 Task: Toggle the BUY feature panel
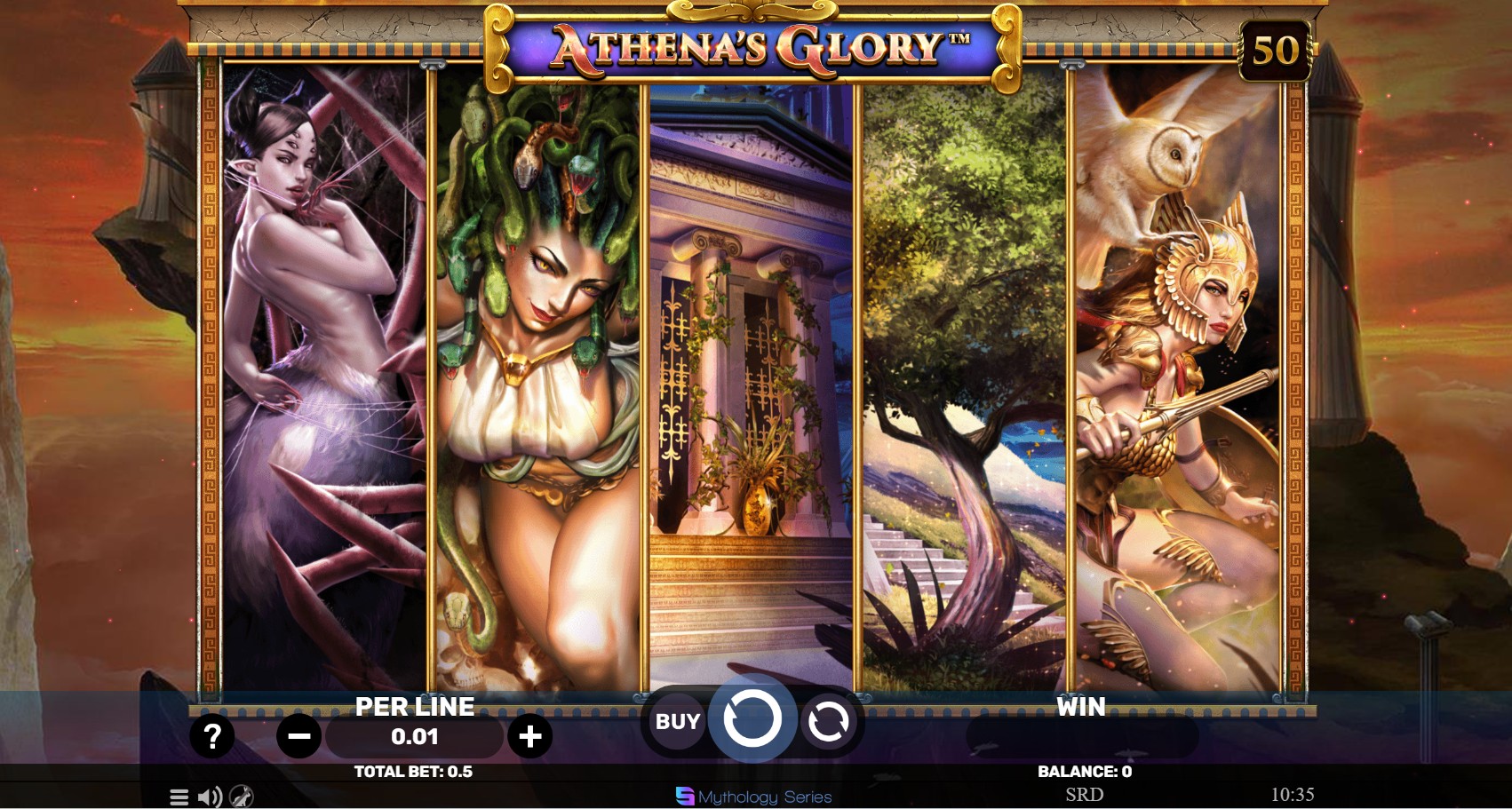[x=677, y=721]
